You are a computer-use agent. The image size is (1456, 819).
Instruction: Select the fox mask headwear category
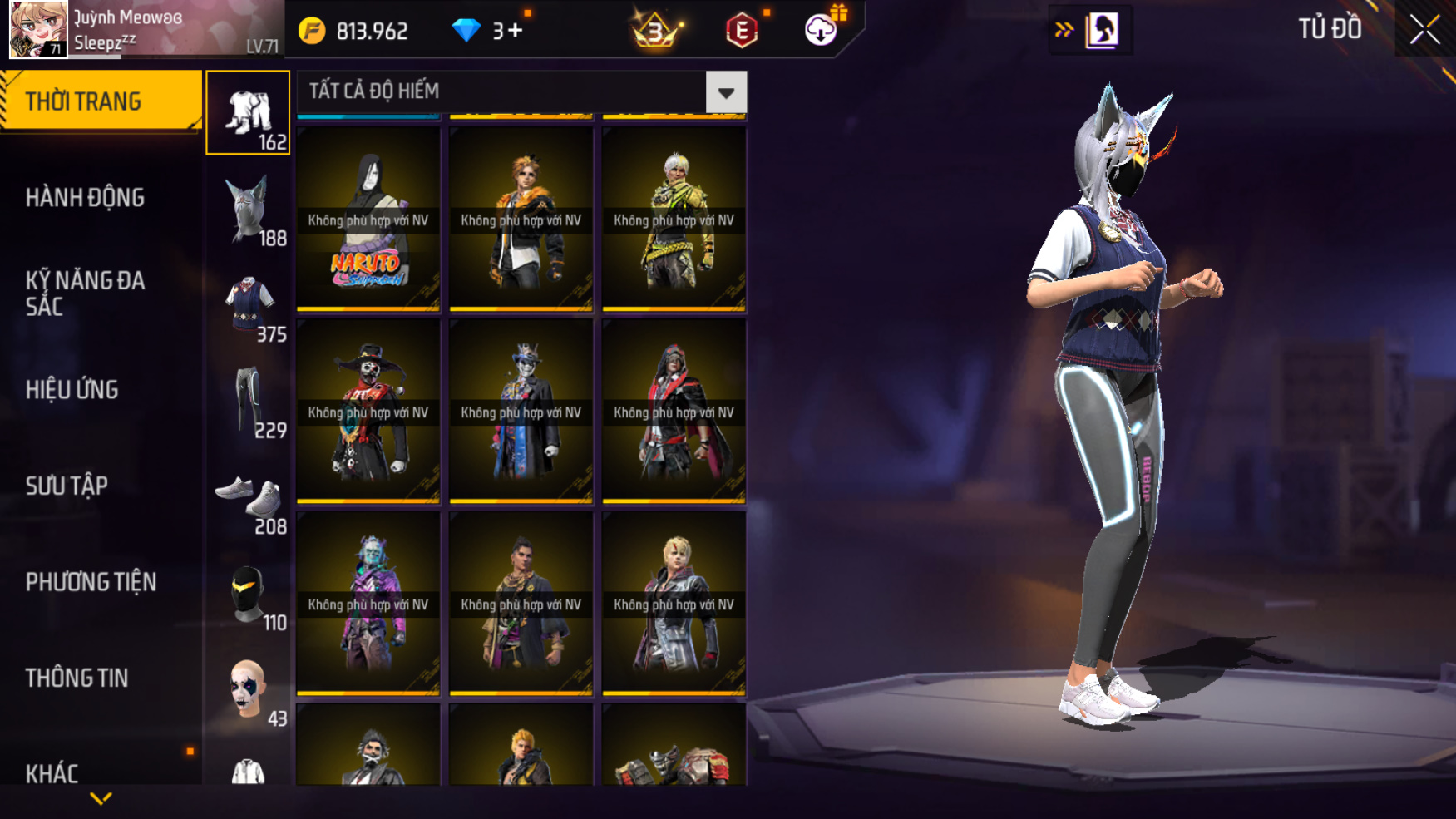[248, 210]
